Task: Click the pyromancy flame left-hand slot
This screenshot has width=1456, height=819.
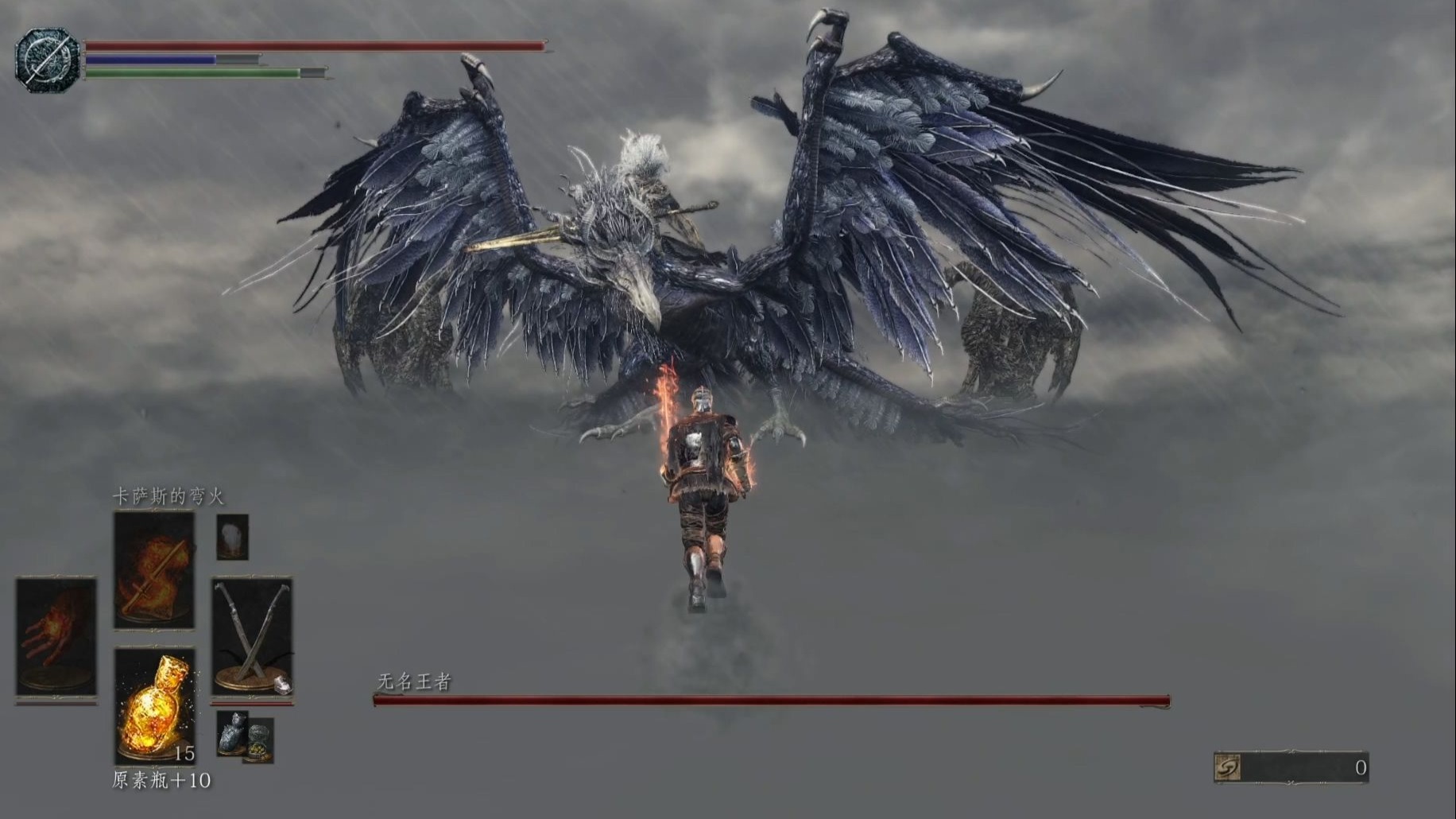Action: [56, 636]
